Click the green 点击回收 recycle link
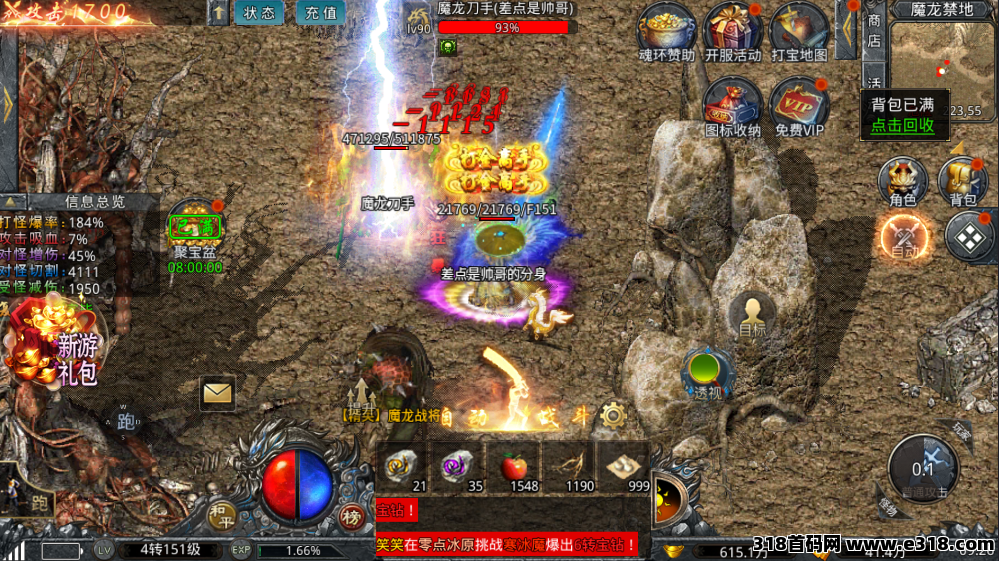This screenshot has width=999, height=561. 902,126
